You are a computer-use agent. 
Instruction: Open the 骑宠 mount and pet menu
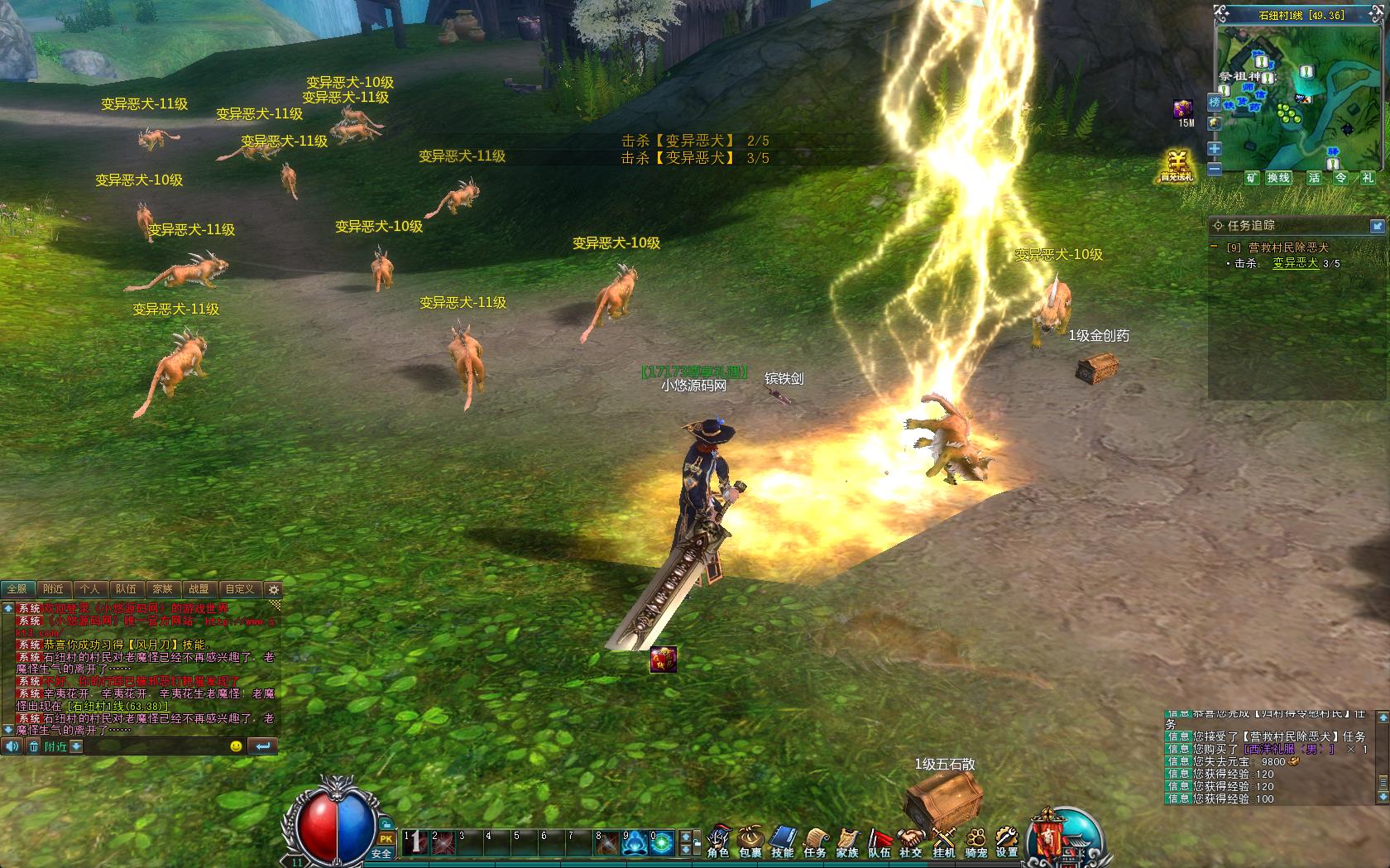point(976,841)
